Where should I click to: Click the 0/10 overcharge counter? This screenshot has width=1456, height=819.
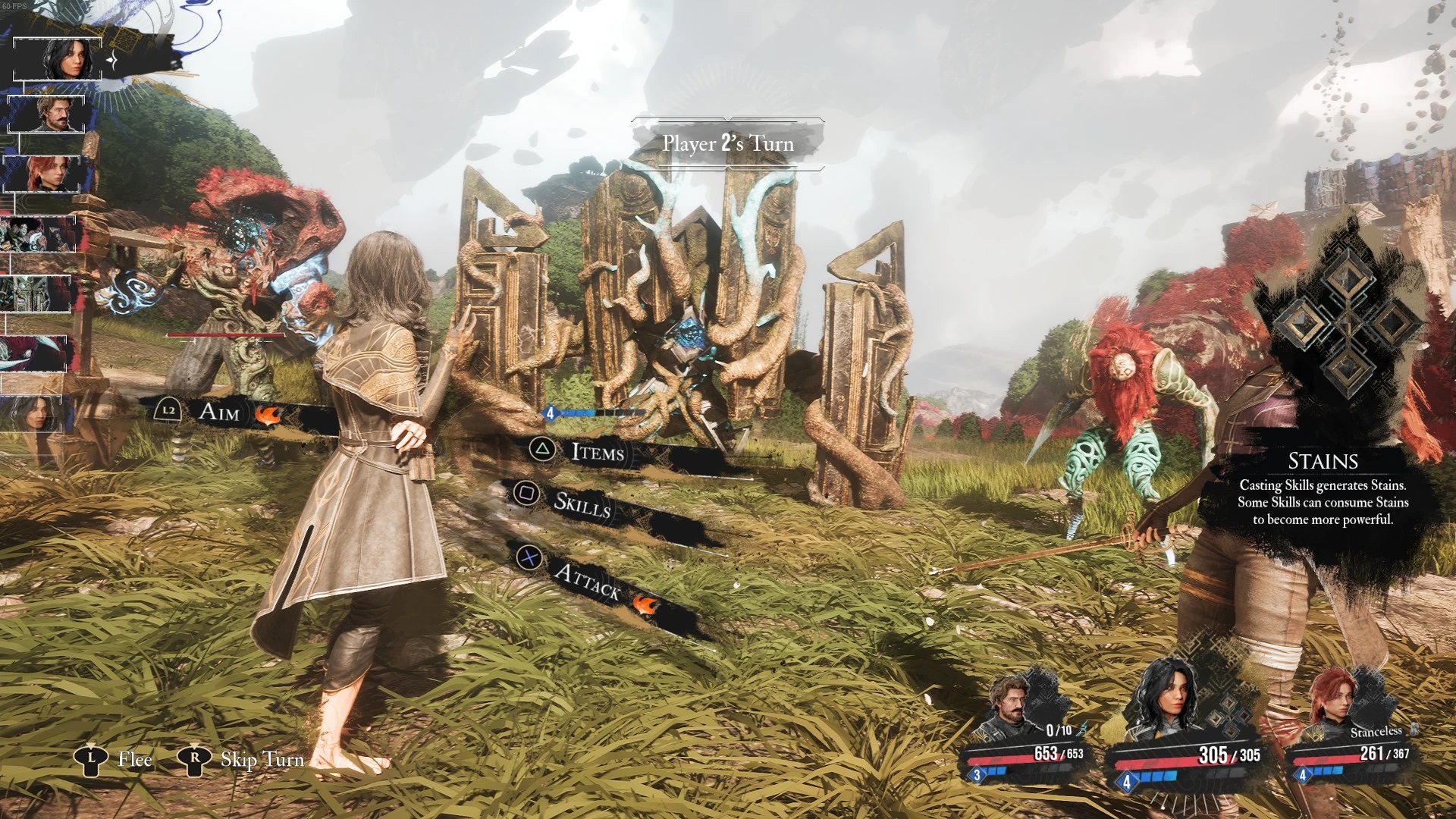click(x=1059, y=730)
